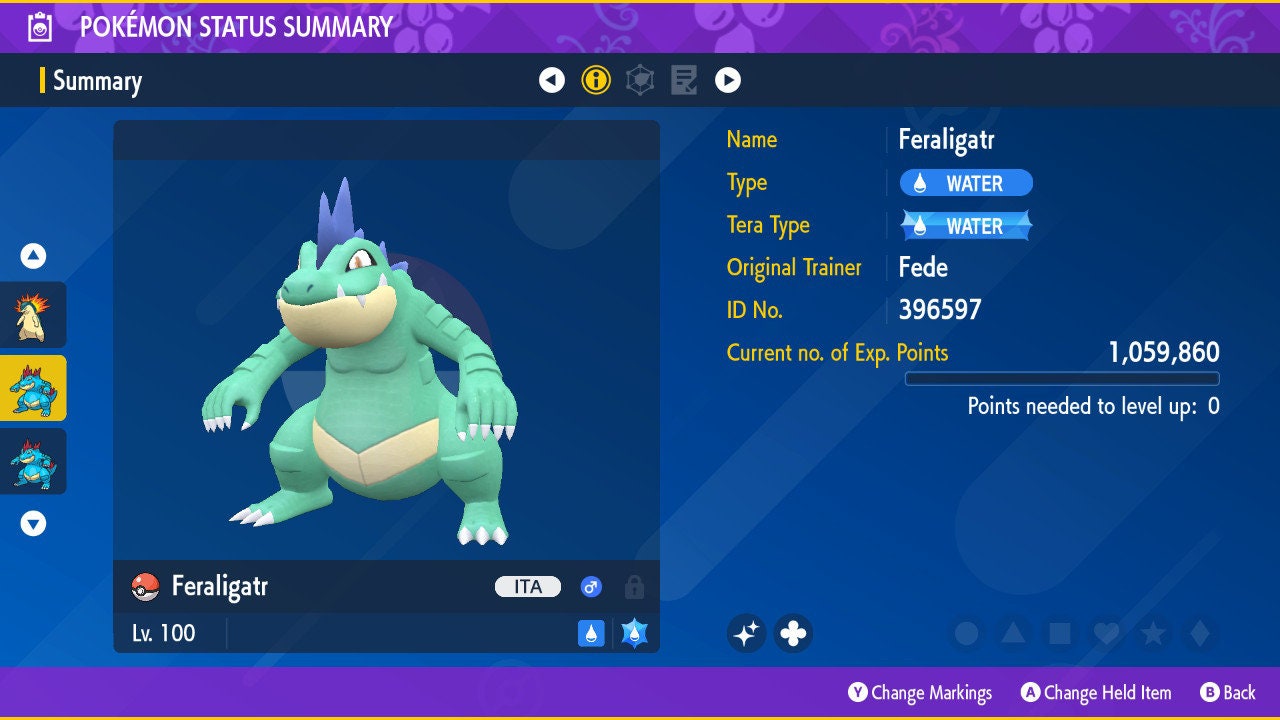
Task: Toggle the heart marking
Action: (x=1106, y=633)
